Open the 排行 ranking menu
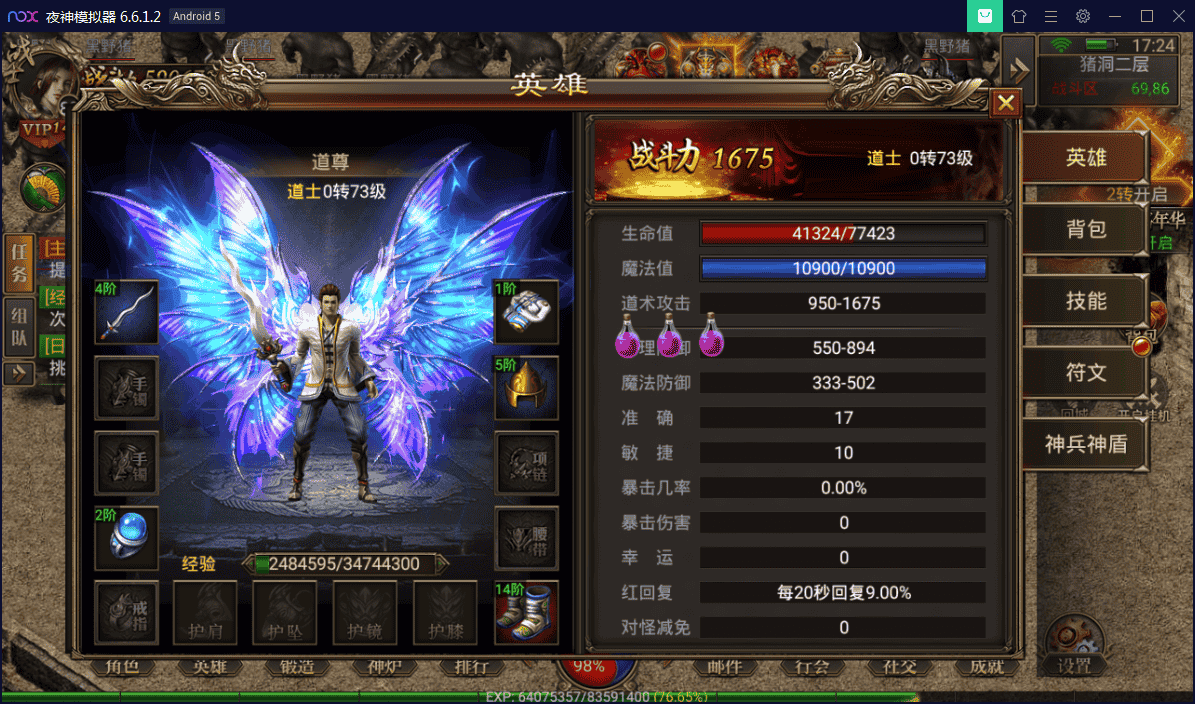This screenshot has width=1195, height=704. 471,667
